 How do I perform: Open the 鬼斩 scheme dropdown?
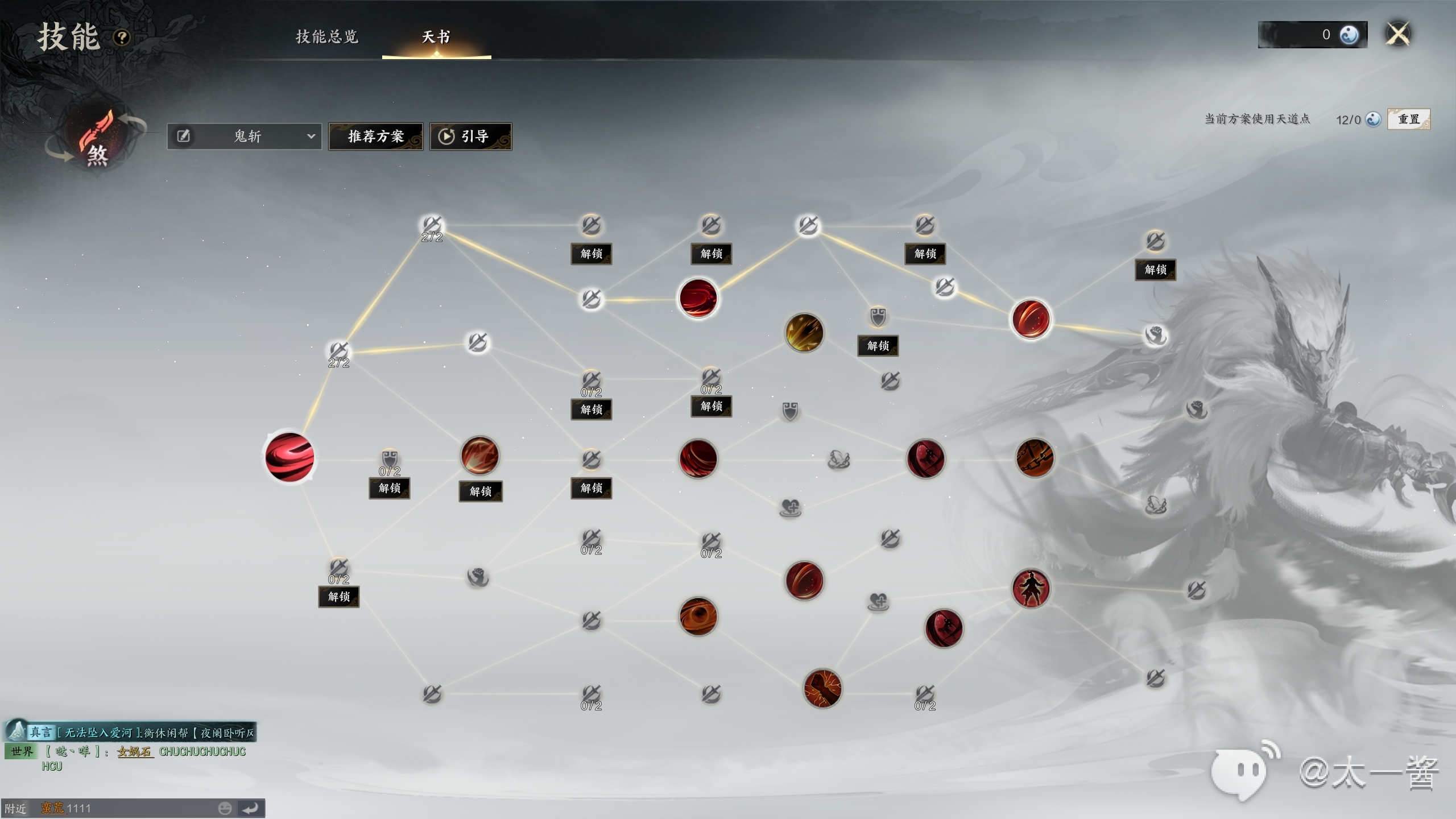coord(311,136)
